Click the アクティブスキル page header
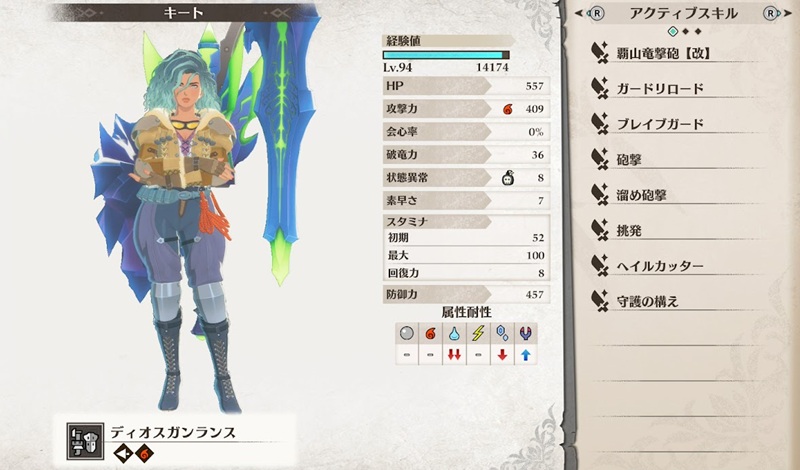This screenshot has width=800, height=470. (685, 14)
